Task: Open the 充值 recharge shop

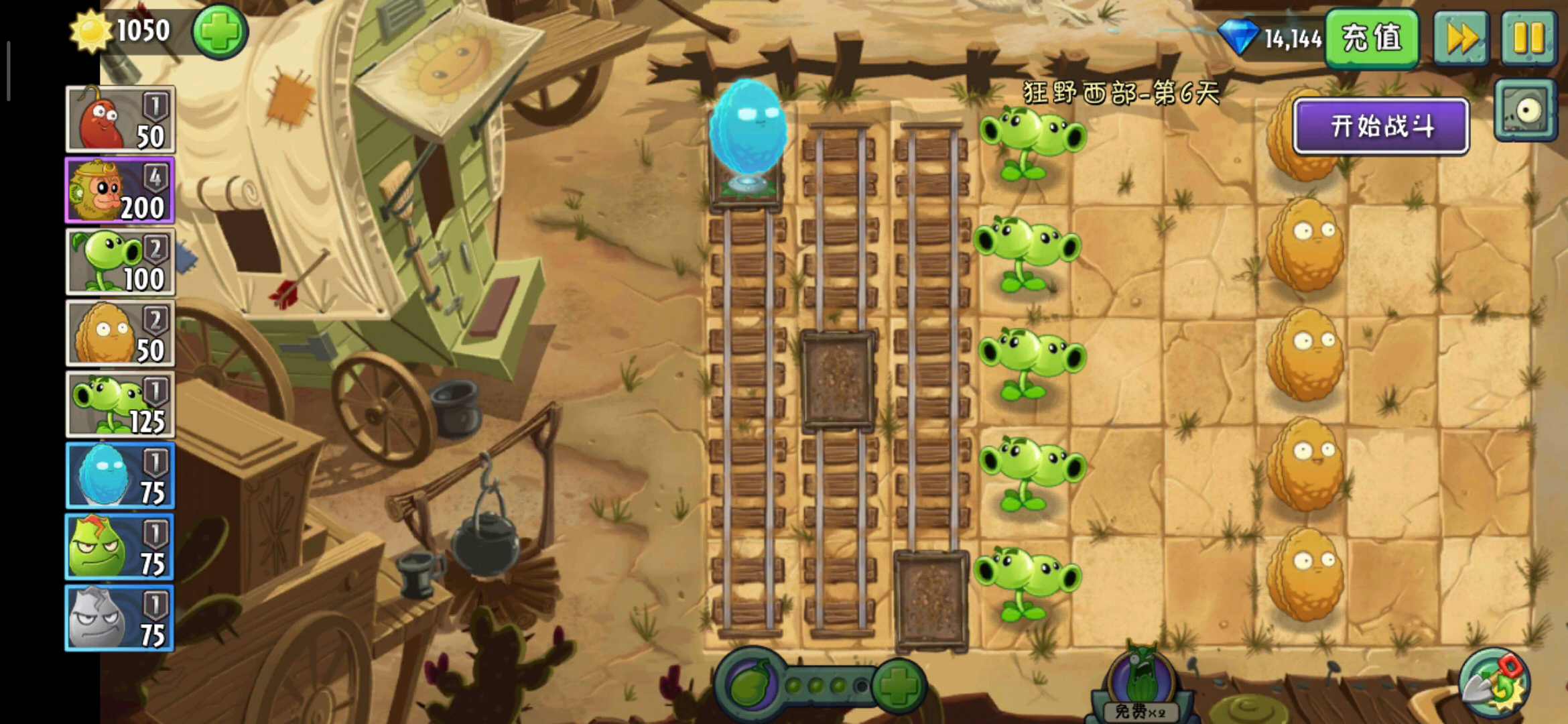Action: pos(1371,38)
